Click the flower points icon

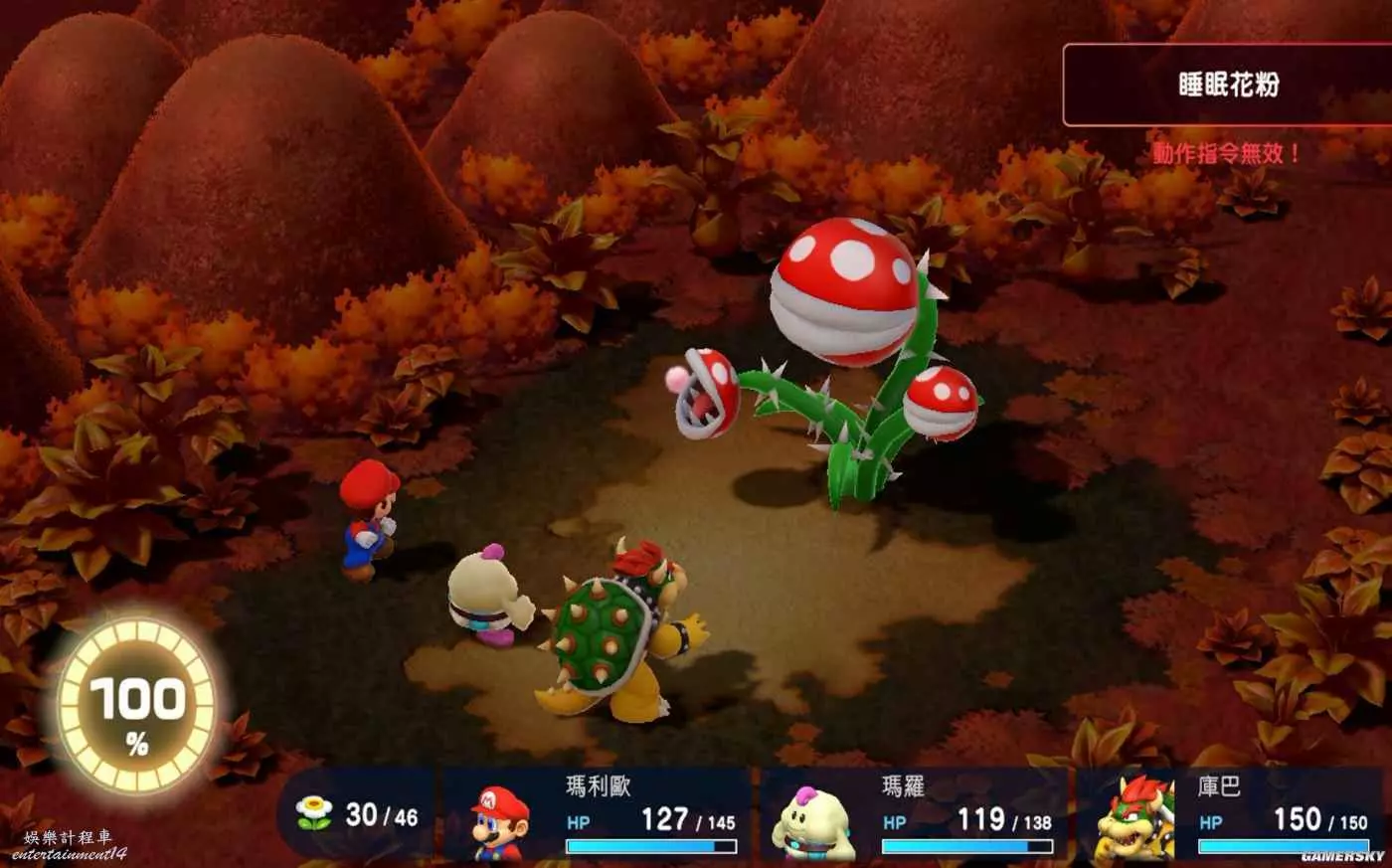(x=314, y=814)
